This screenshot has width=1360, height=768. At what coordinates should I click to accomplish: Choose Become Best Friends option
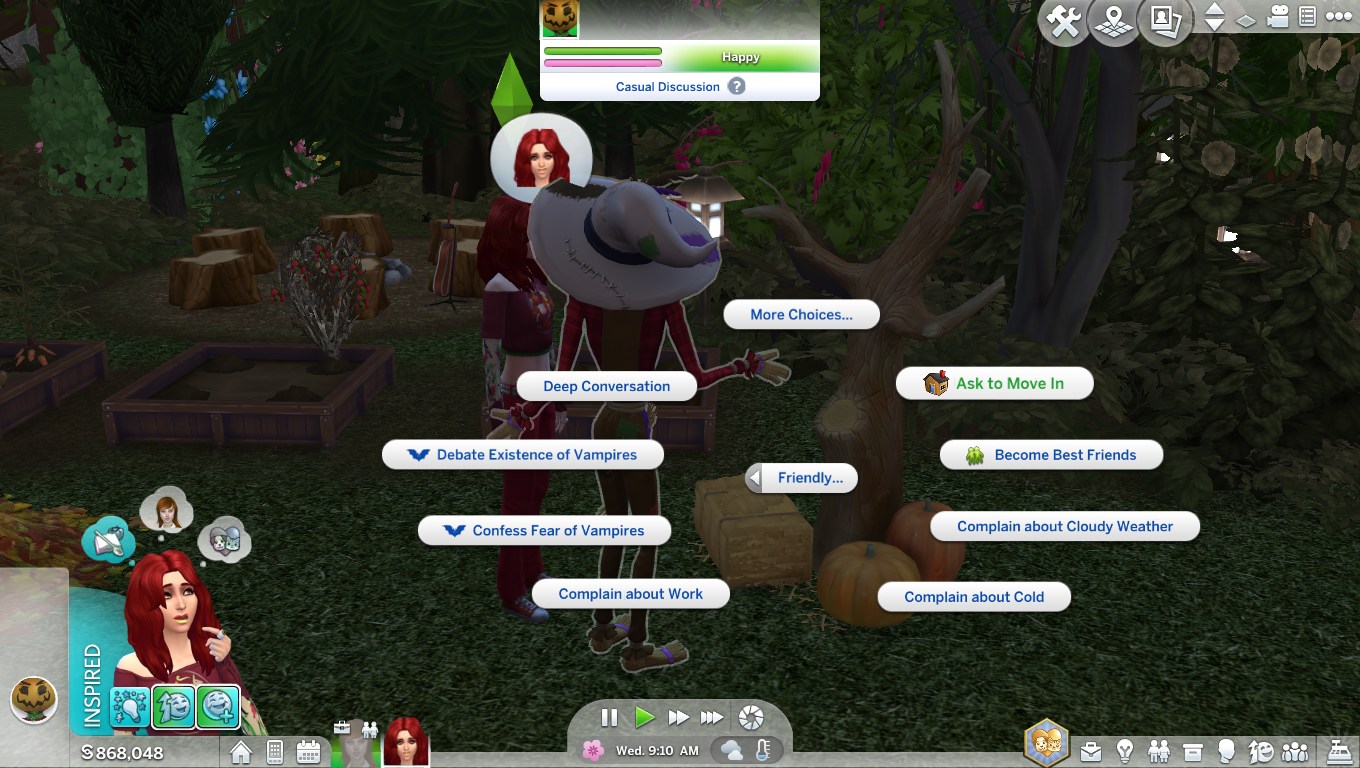1051,455
